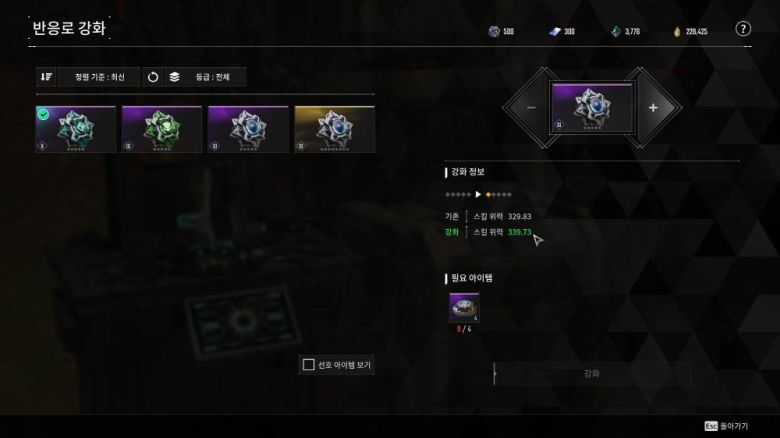Viewport: 780px width, 438px height.
Task: Go back with the 돌아가기 button
Action: coord(727,426)
